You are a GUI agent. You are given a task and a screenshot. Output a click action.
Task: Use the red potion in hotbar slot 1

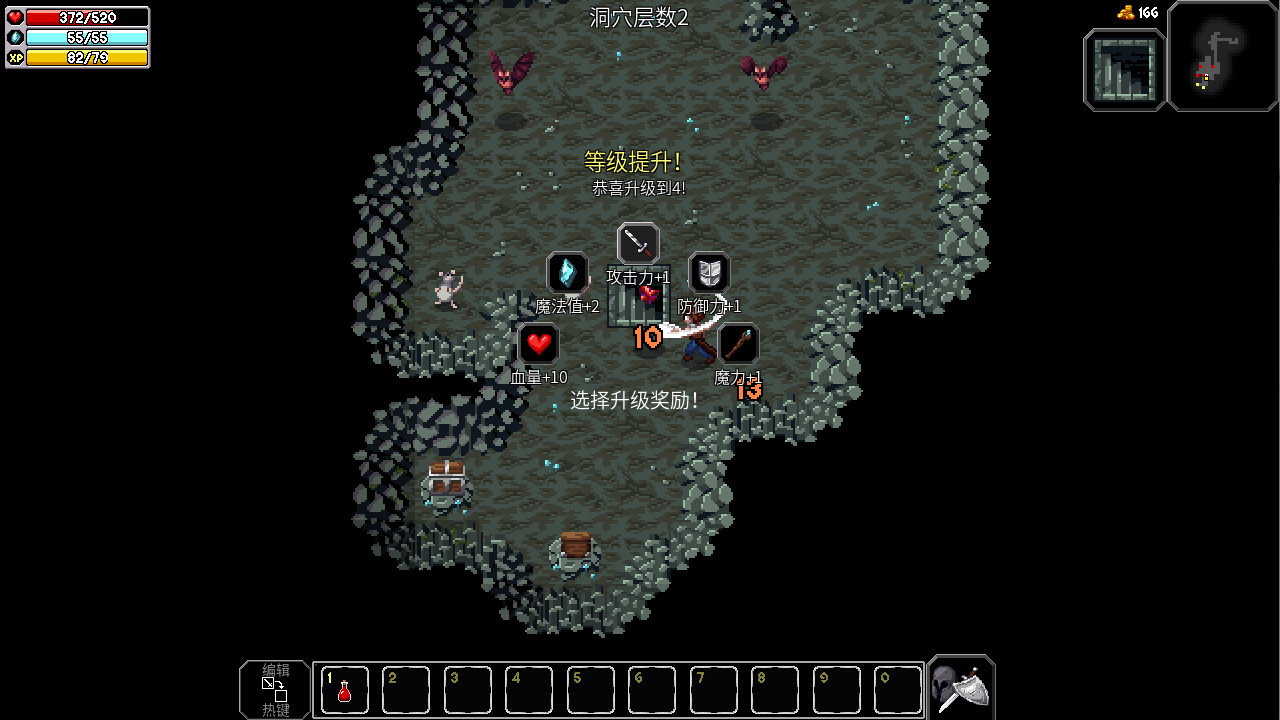click(x=344, y=690)
